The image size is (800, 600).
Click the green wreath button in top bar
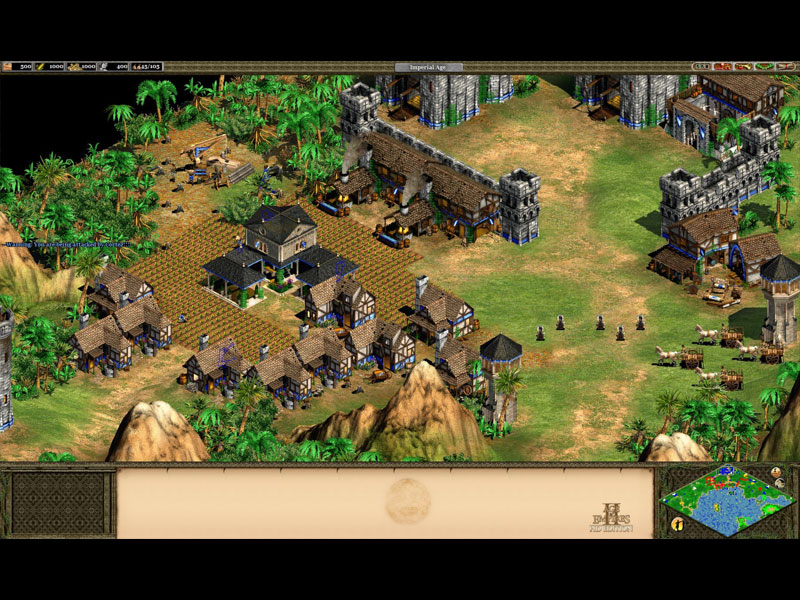point(765,66)
